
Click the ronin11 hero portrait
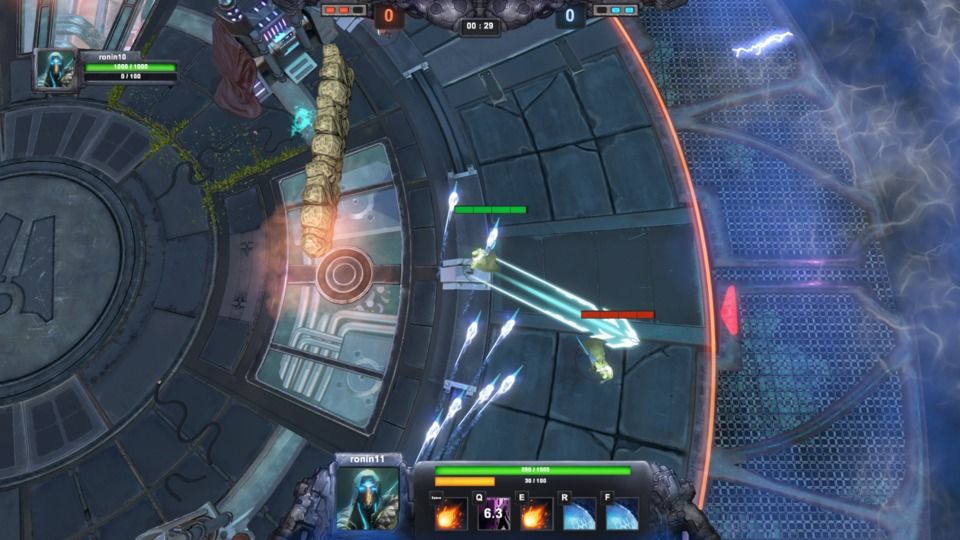point(368,497)
